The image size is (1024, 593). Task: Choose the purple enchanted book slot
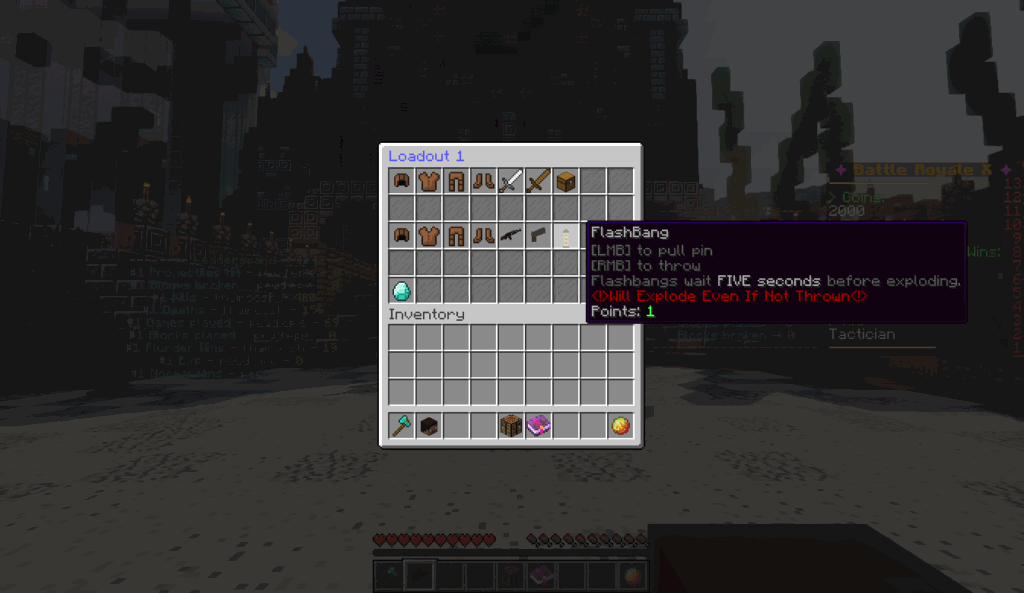tap(539, 426)
